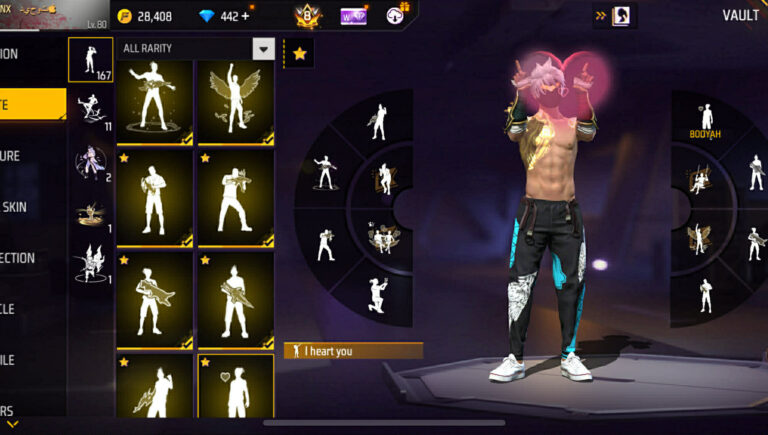Select the kneeling emote slot on the left wheel
Viewport: 768px width, 435px height.
(x=376, y=294)
